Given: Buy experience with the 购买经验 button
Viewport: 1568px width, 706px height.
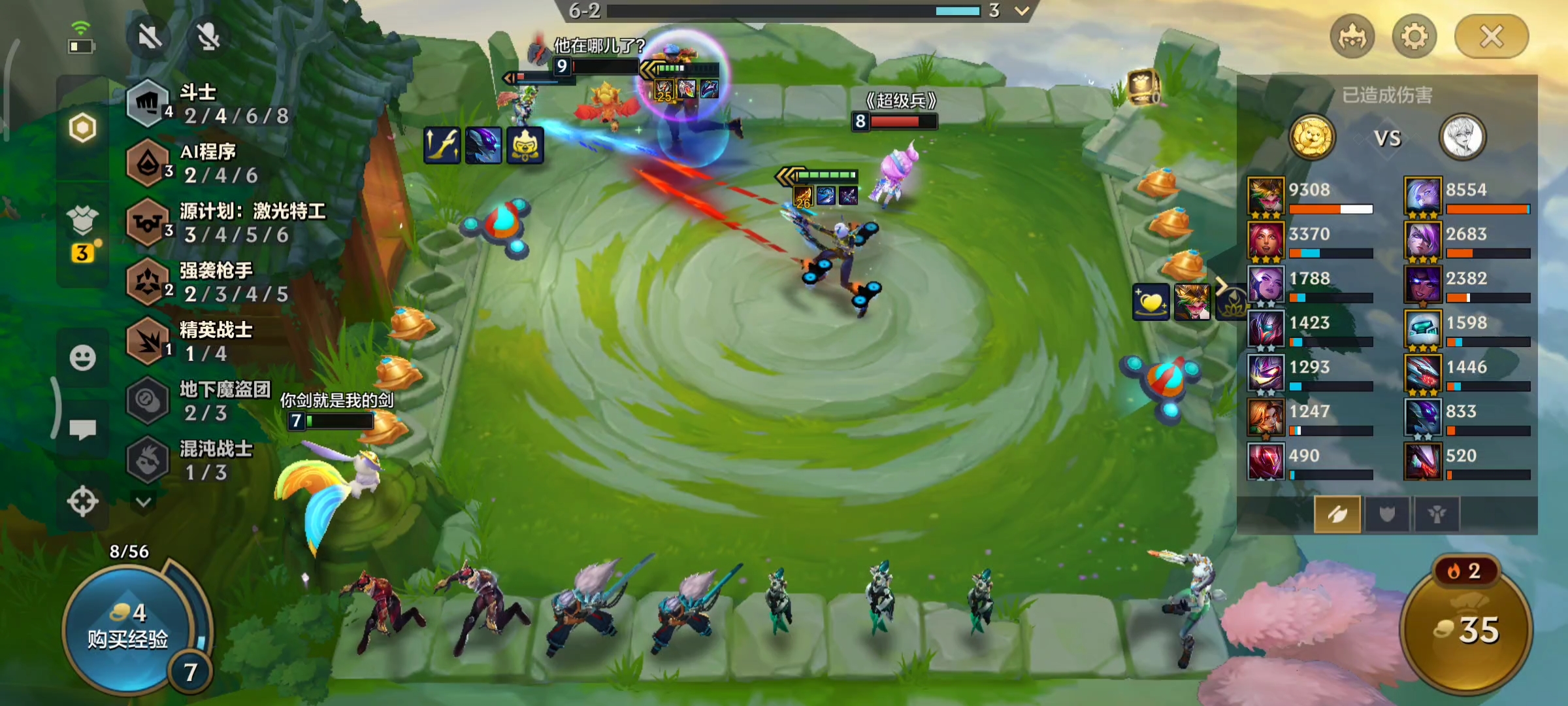Looking at the screenshot, I should pyautogui.click(x=127, y=628).
